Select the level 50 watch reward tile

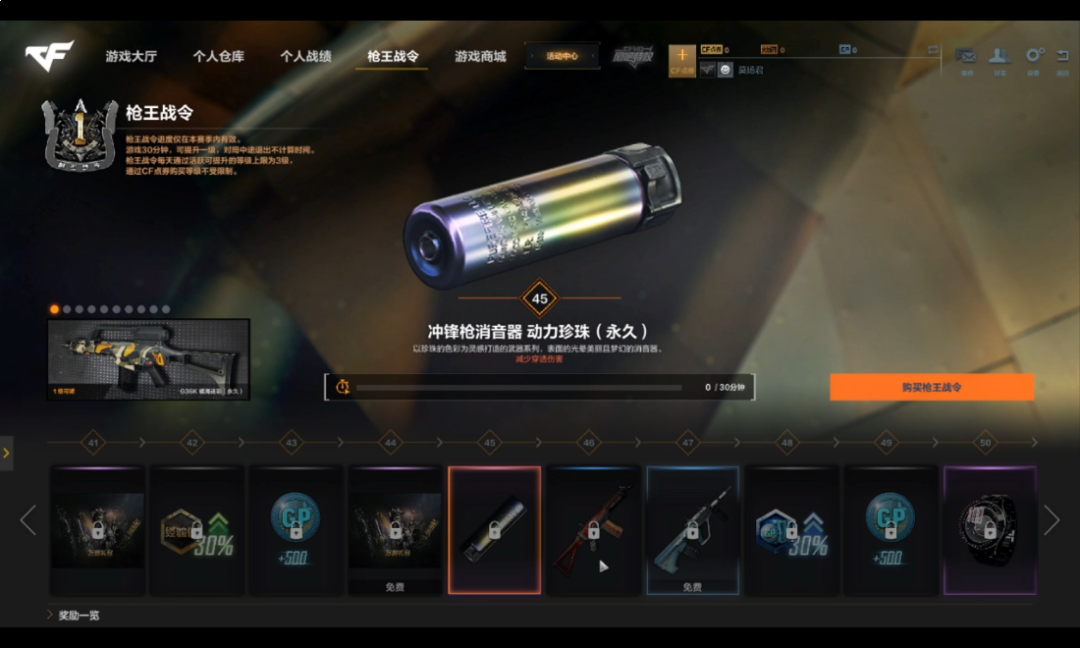point(989,530)
